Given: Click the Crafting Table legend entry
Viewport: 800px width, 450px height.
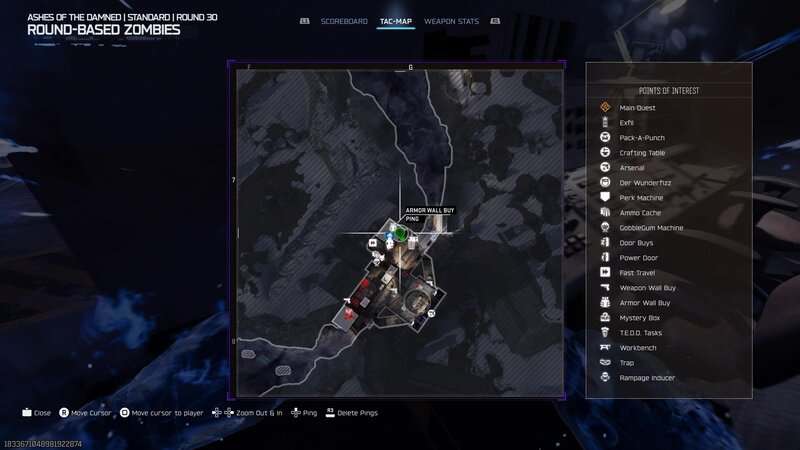Looking at the screenshot, I should pyautogui.click(x=642, y=152).
